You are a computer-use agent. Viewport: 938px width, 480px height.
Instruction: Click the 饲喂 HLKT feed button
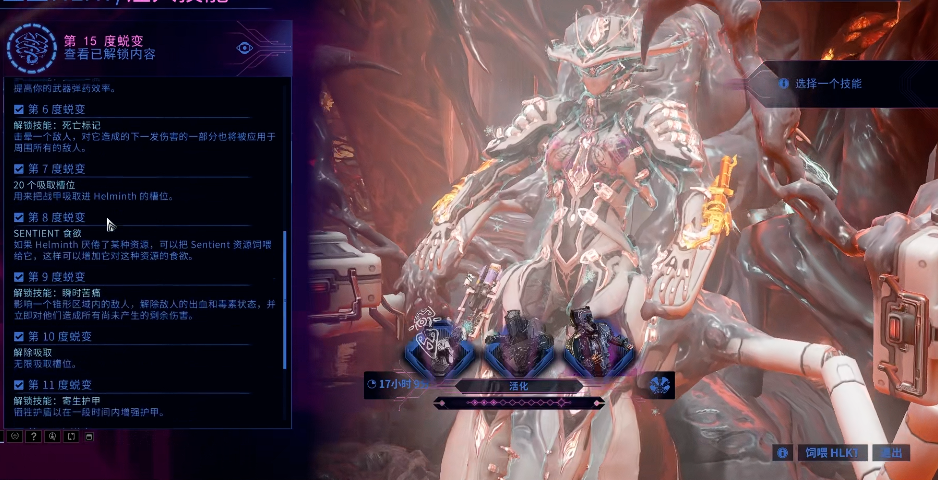click(831, 452)
